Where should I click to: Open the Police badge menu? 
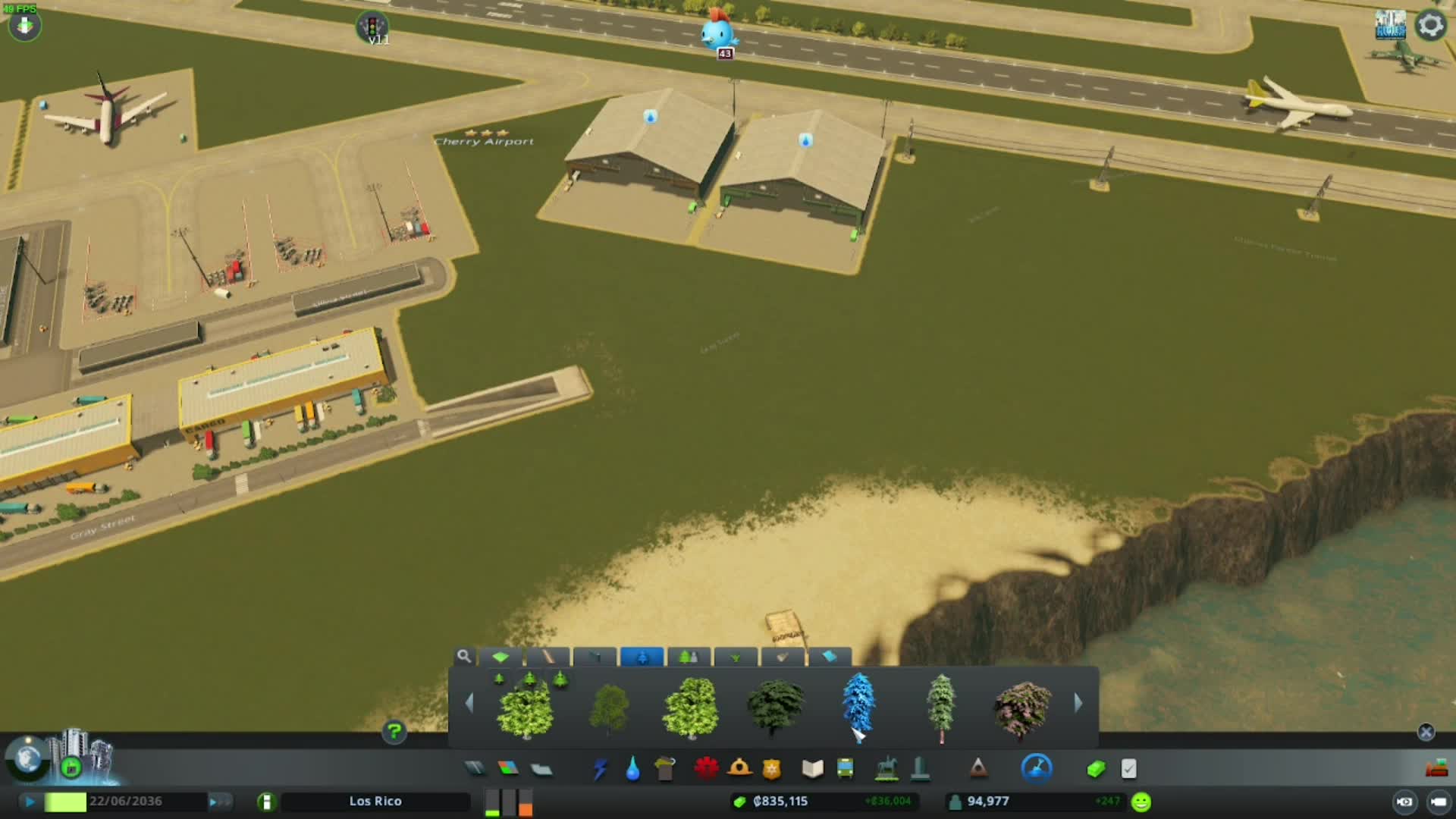click(x=771, y=769)
